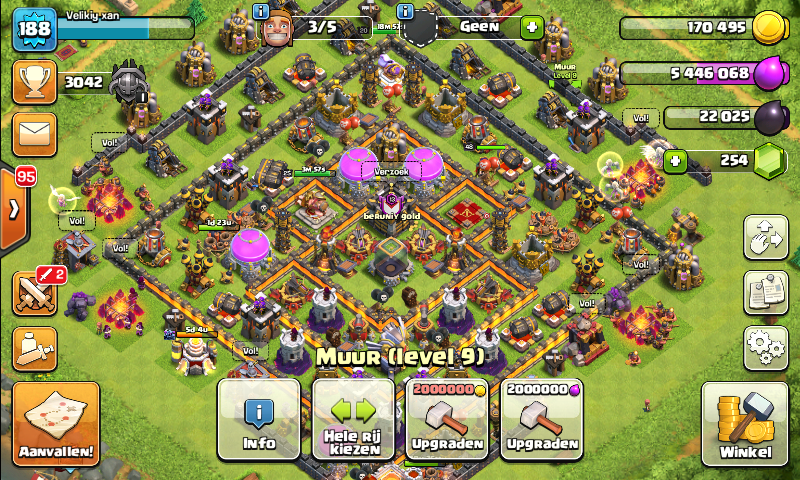Show builder info via the 3/5 info icon

262,12
